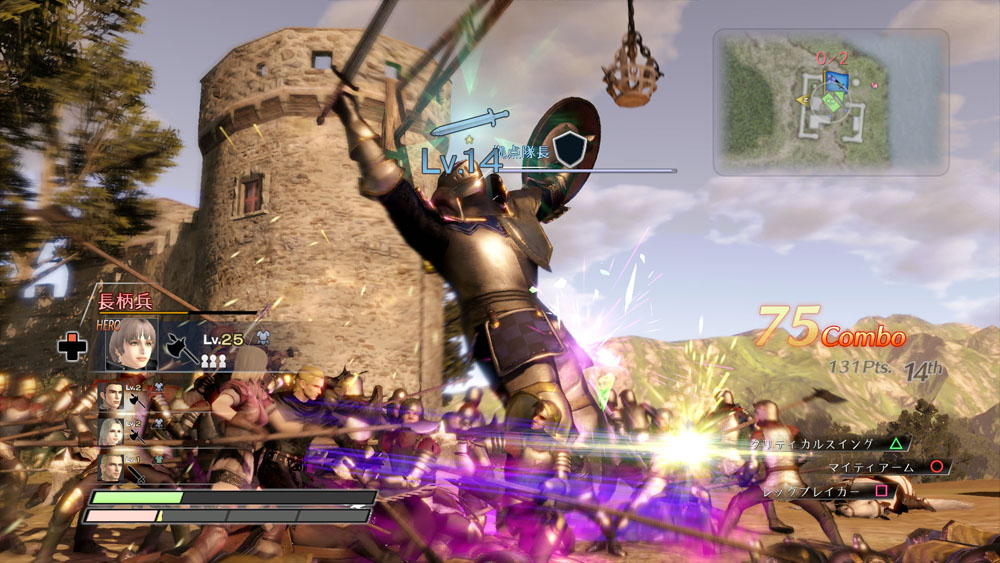
Task: Select the yellow arrow marker on minimap
Action: 802,100
